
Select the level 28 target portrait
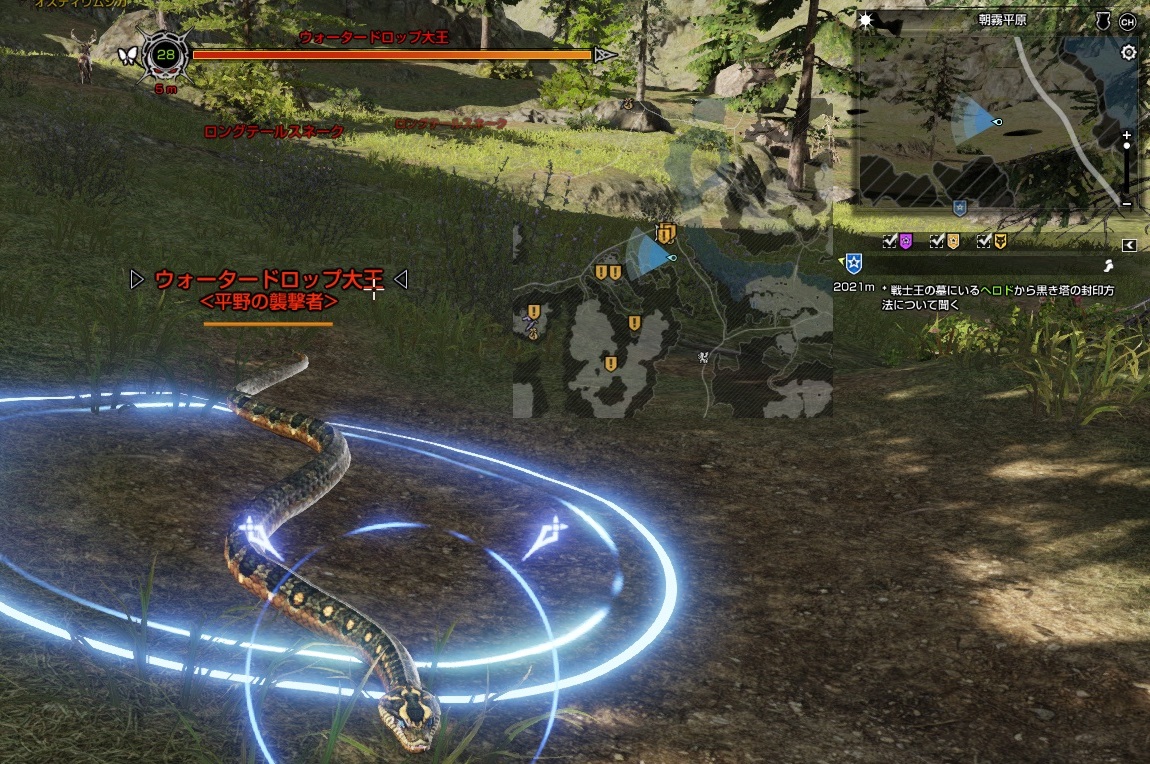[166, 55]
